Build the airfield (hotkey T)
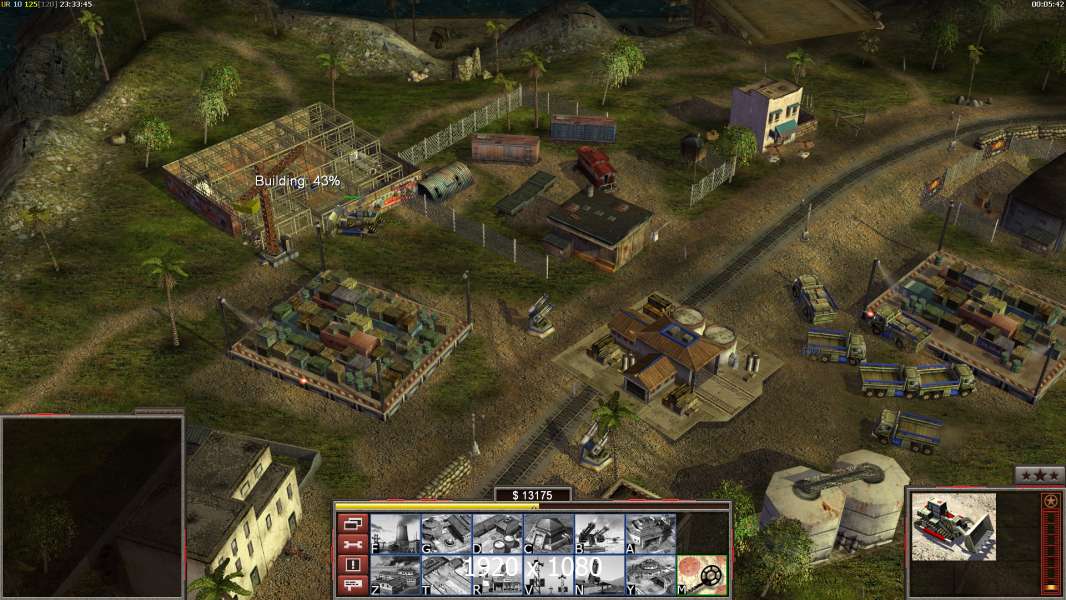The height and width of the screenshot is (600, 1066). click(446, 575)
